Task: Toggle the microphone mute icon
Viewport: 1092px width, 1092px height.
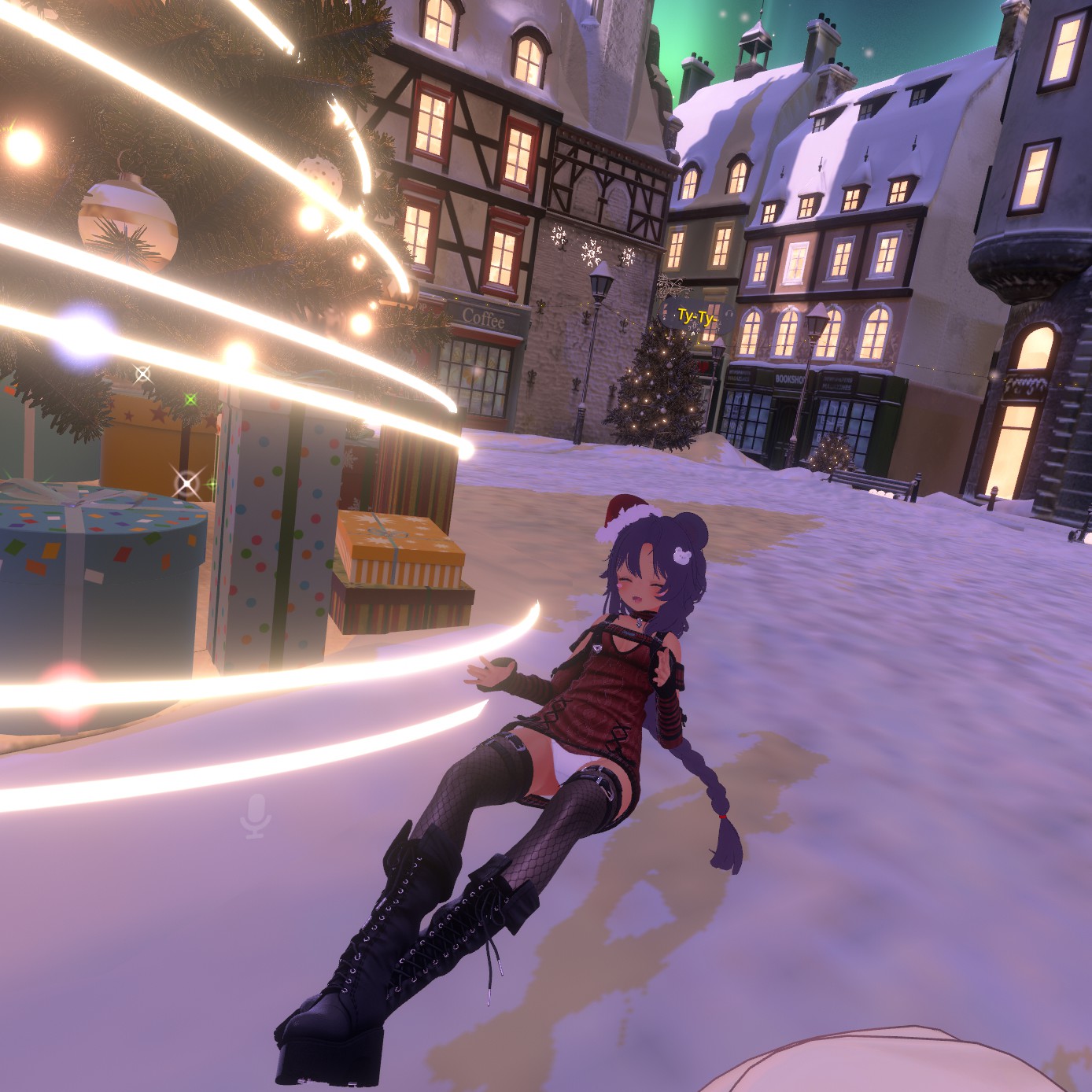Action: (x=256, y=816)
